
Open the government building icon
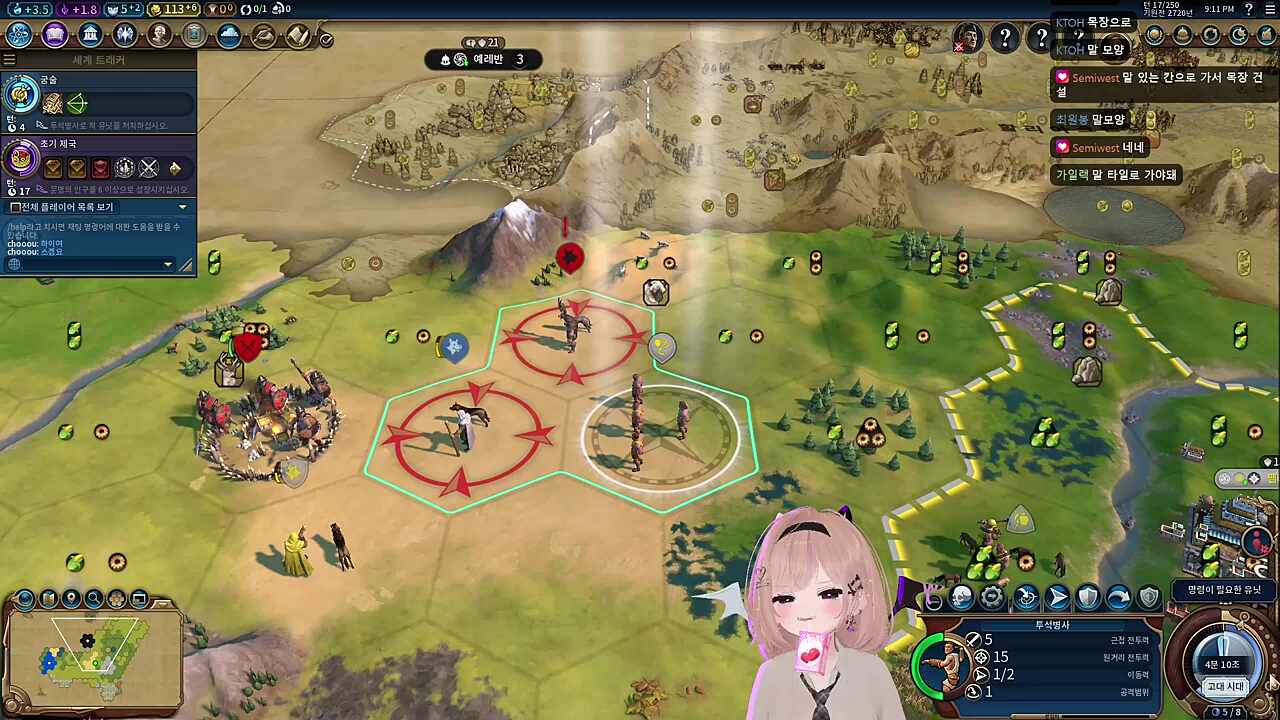click(x=90, y=35)
